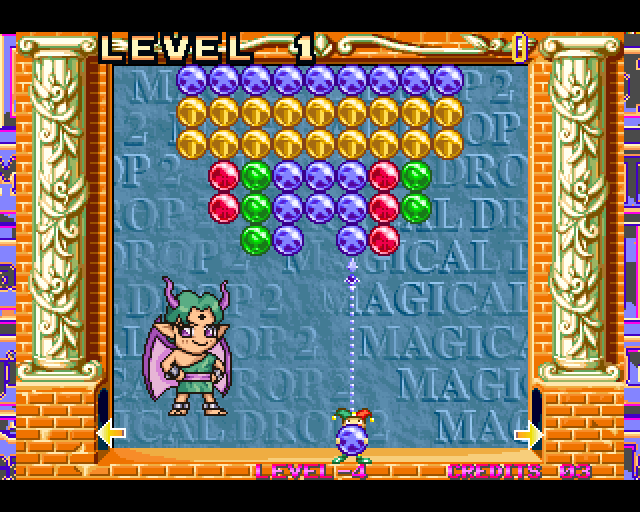
Task: Click the yellow left arrow
Action: coord(110,433)
